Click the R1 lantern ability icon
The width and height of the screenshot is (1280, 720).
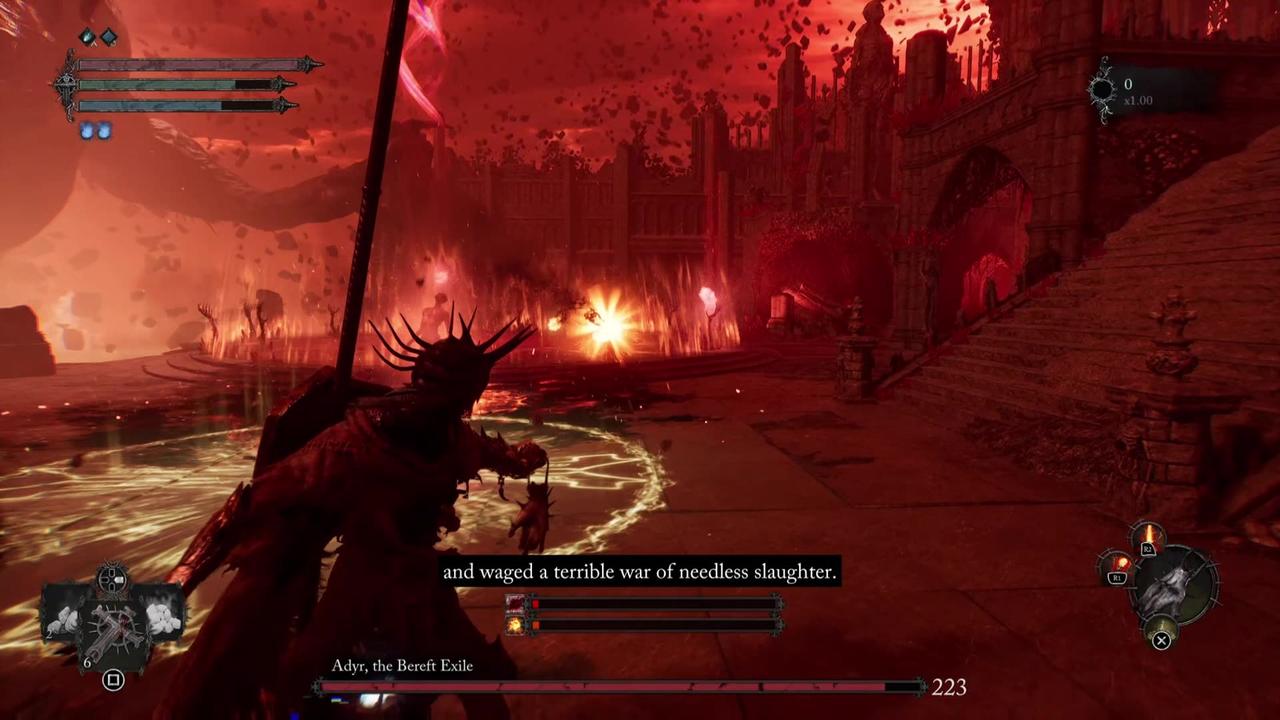[1120, 563]
